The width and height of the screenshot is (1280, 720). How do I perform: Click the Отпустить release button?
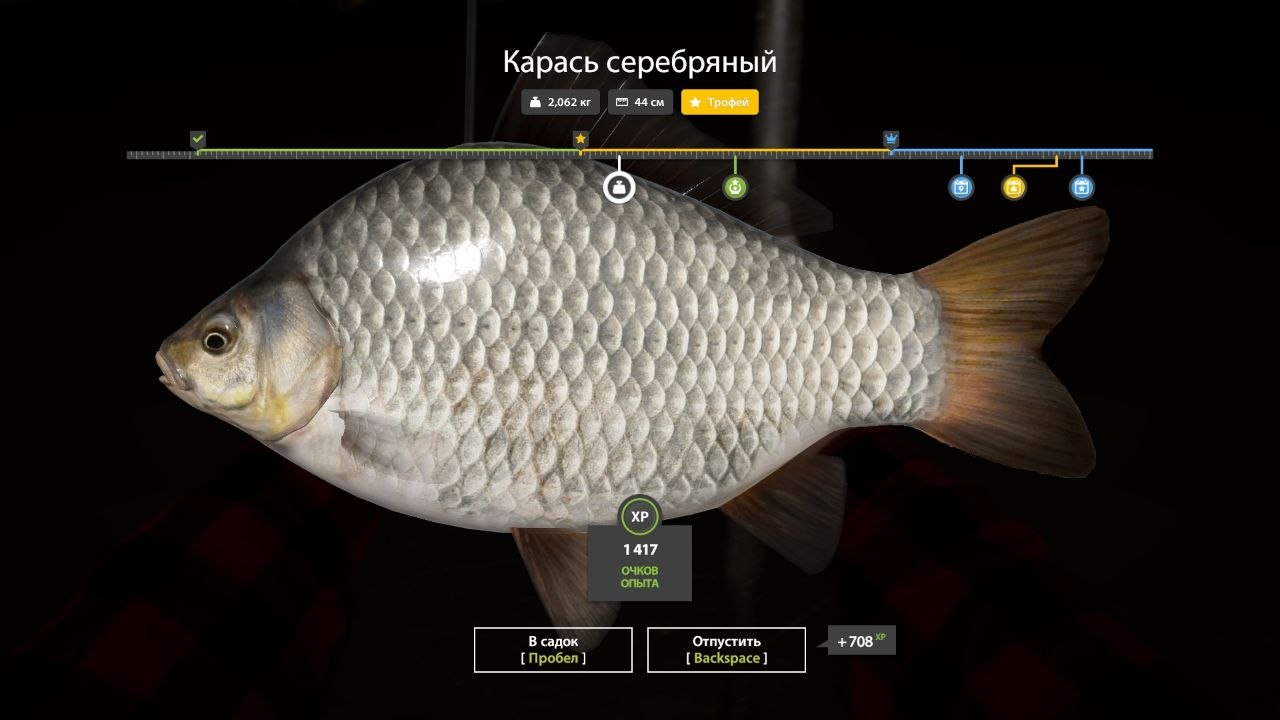pyautogui.click(x=726, y=649)
